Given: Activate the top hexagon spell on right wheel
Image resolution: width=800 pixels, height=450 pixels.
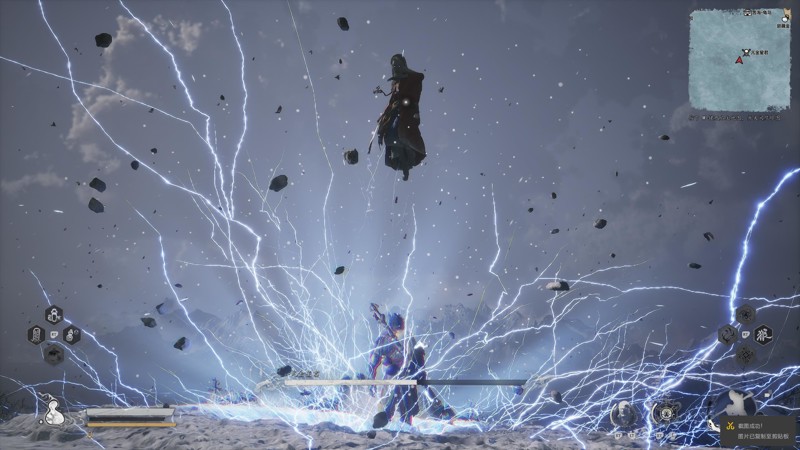Looking at the screenshot, I should coord(745,316).
